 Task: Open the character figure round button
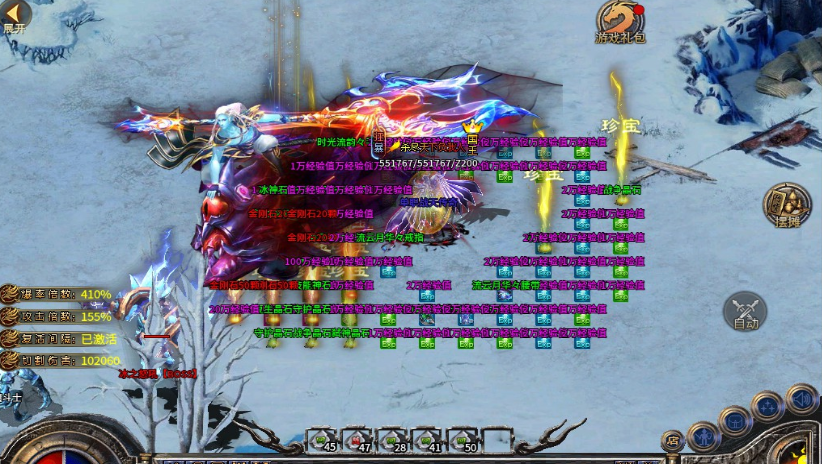pos(704,436)
